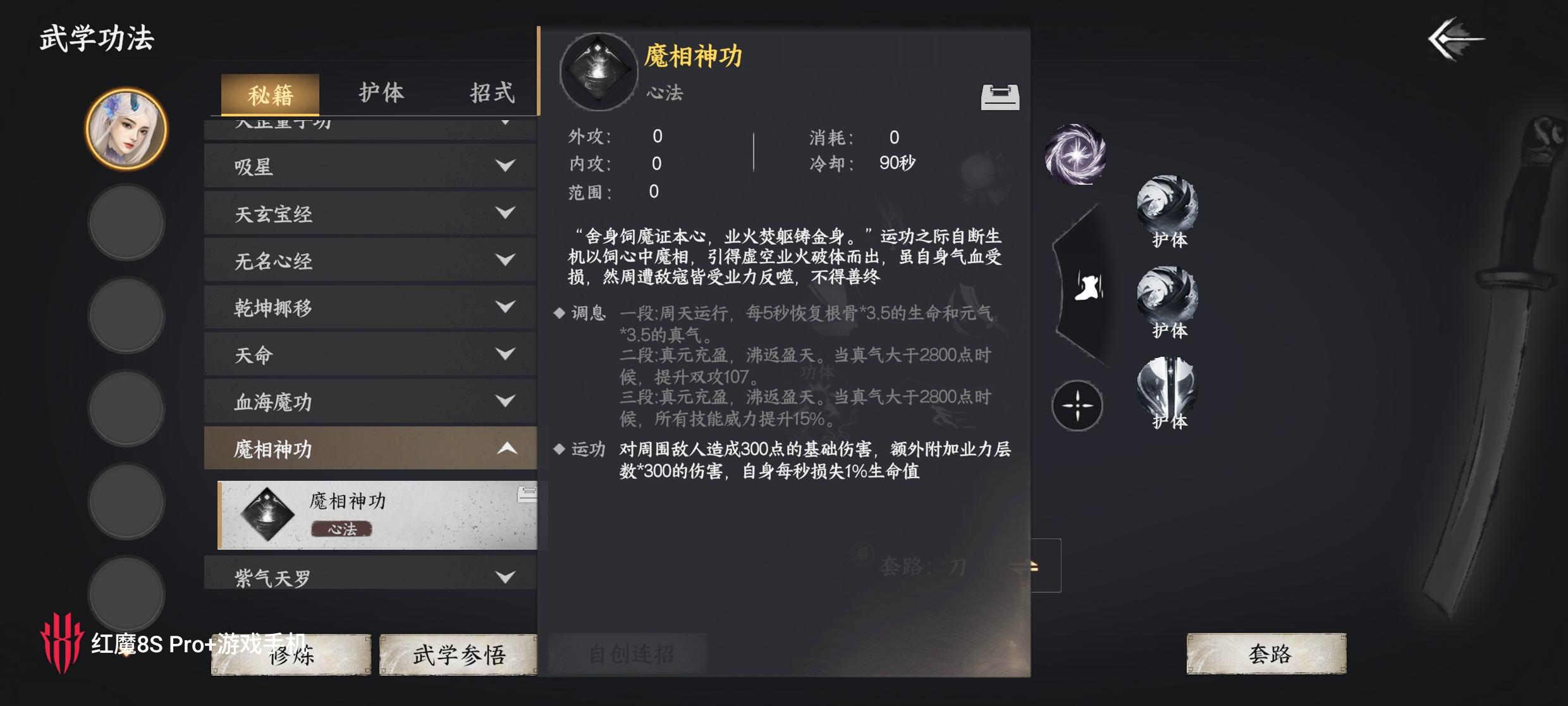Image resolution: width=1568 pixels, height=706 pixels.
Task: Select the topmost 护体 guard skill icon
Action: pyautogui.click(x=1168, y=204)
